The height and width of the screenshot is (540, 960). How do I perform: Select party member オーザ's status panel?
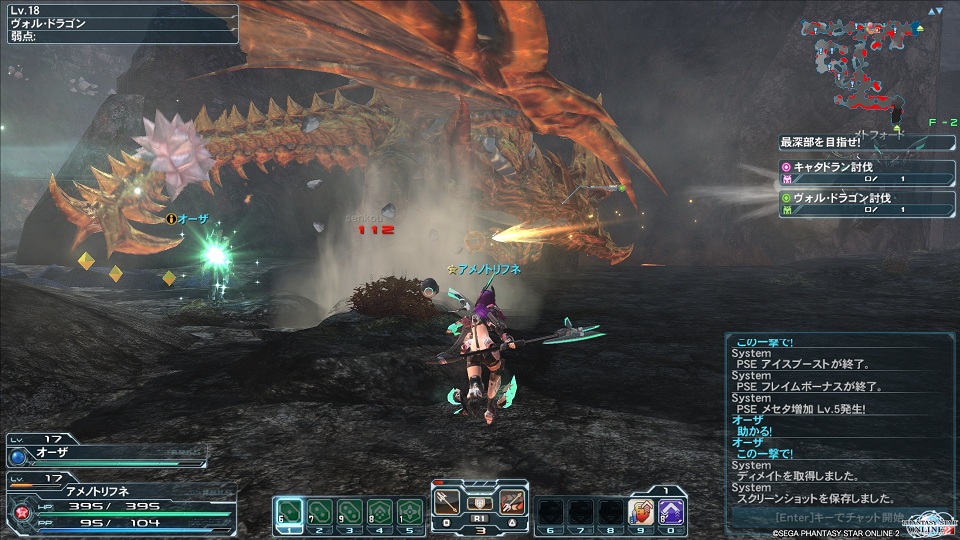pos(105,454)
